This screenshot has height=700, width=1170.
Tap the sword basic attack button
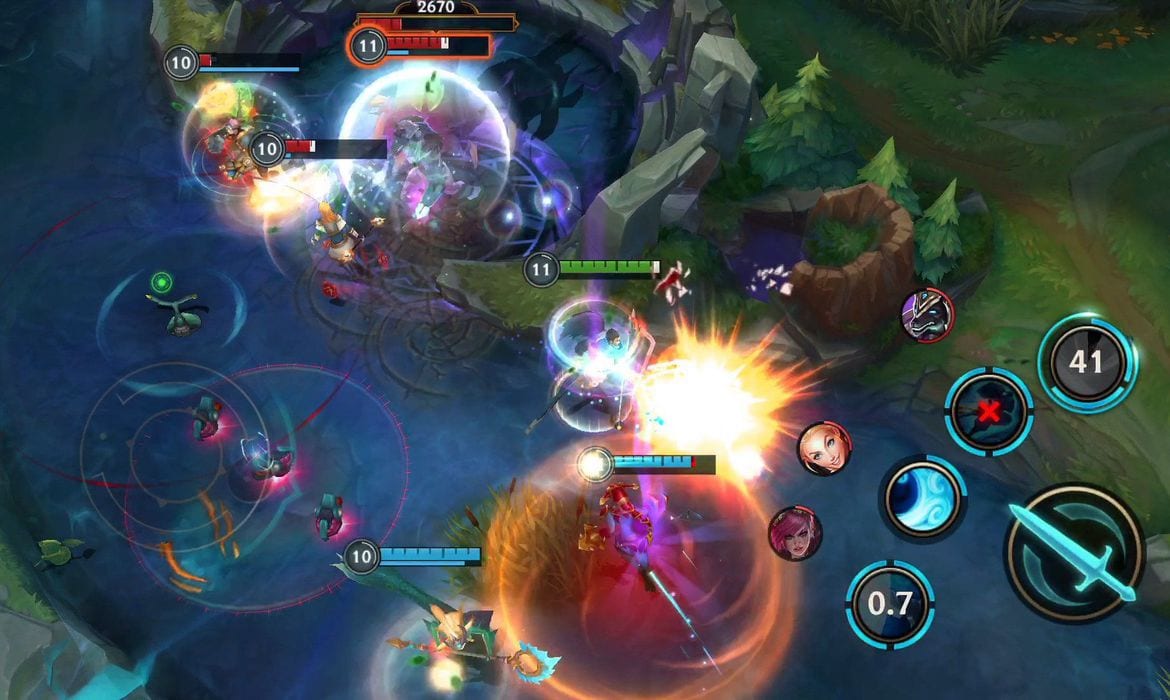(1073, 553)
